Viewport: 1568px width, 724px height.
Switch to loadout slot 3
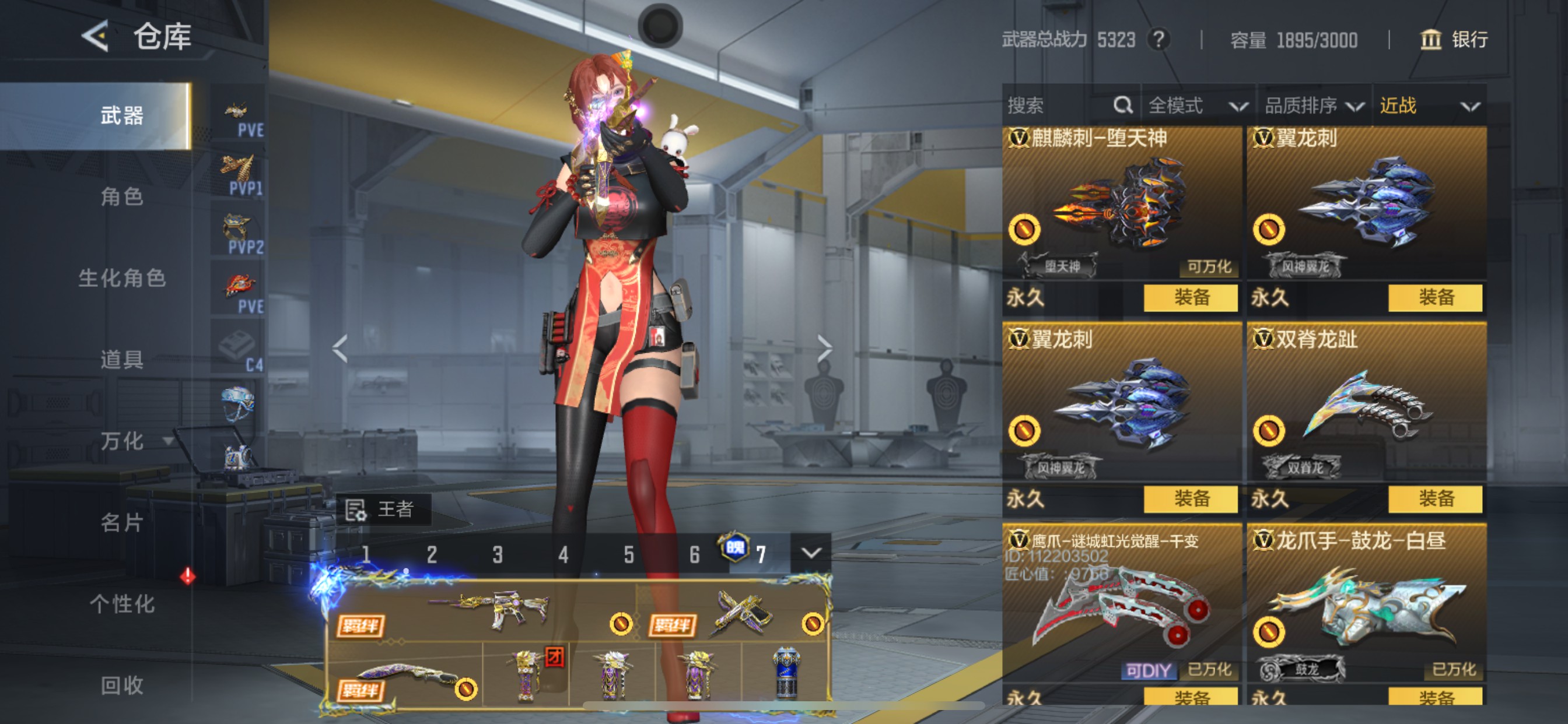click(498, 554)
